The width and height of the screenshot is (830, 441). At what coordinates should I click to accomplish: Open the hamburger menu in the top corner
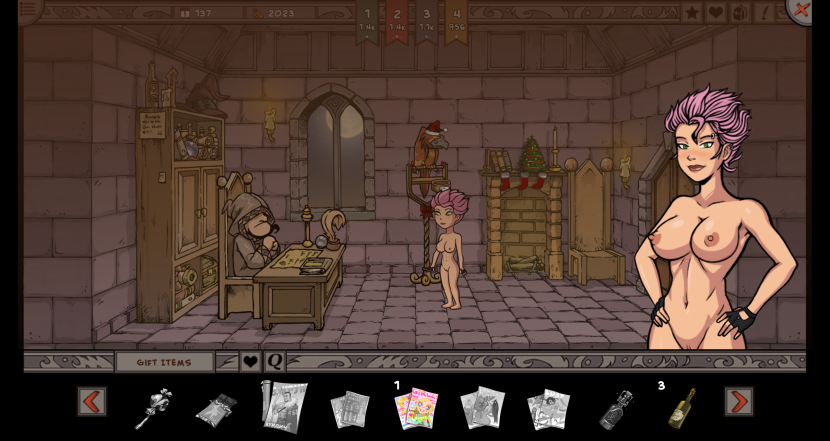click(x=28, y=9)
